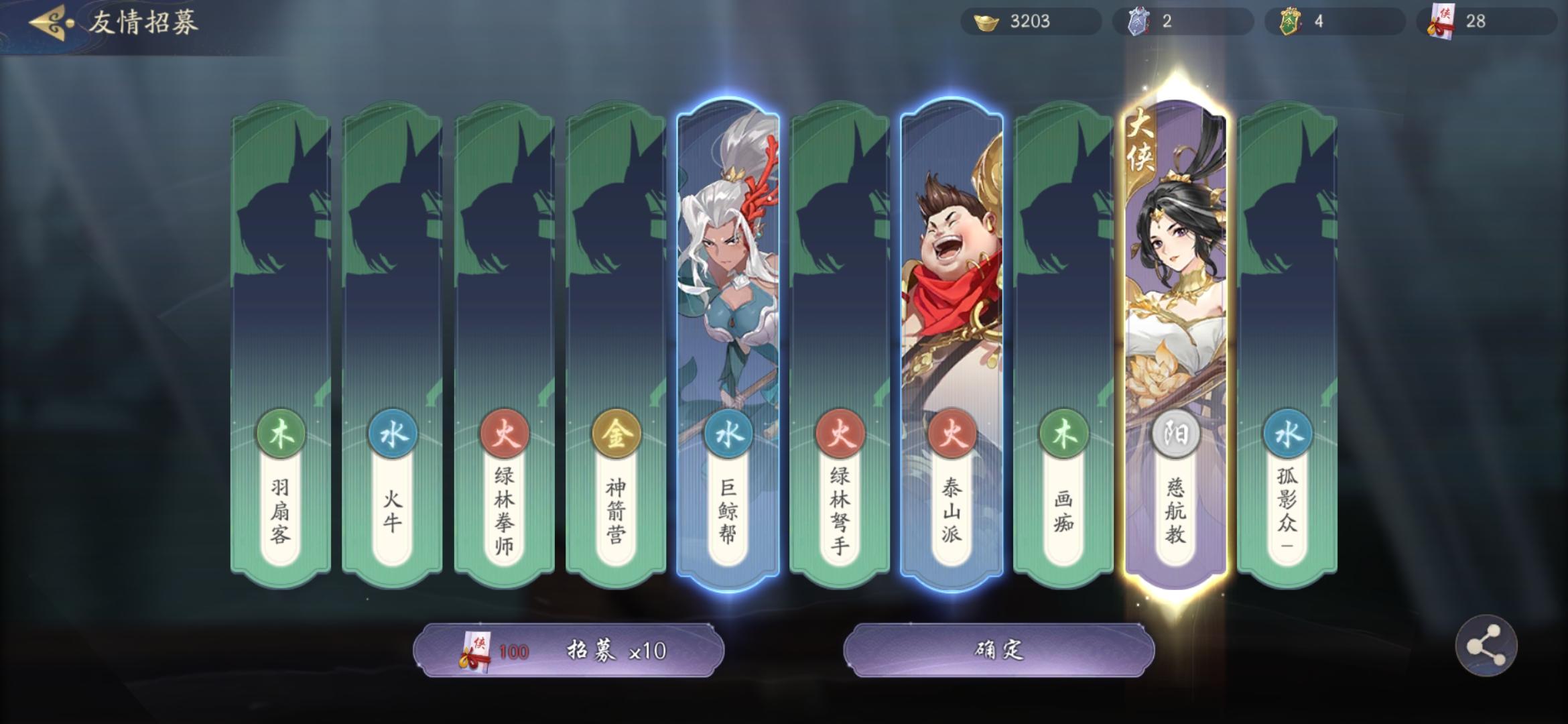This screenshot has width=1568, height=724.
Task: Toggle the 大侠 tag on 慈航教 card
Action: tap(1142, 142)
